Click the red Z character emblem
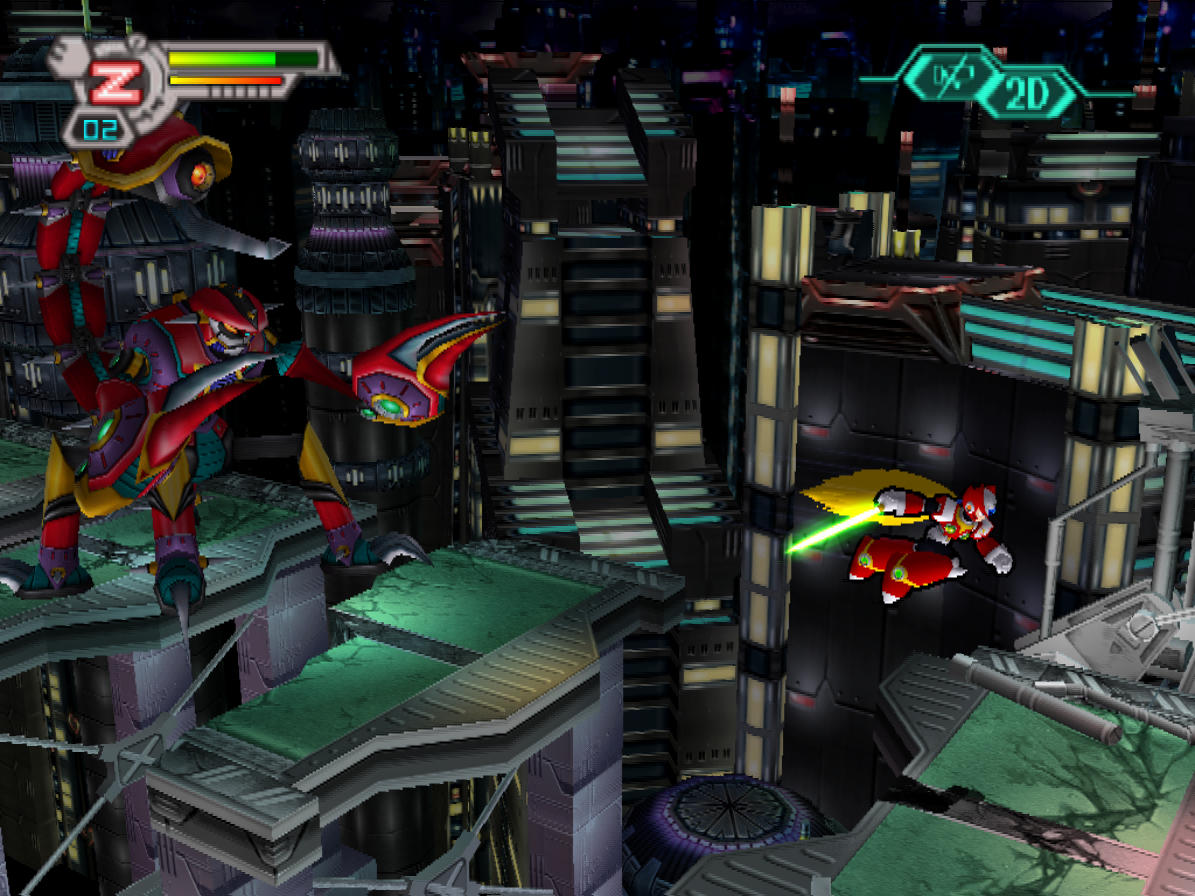 pos(116,81)
